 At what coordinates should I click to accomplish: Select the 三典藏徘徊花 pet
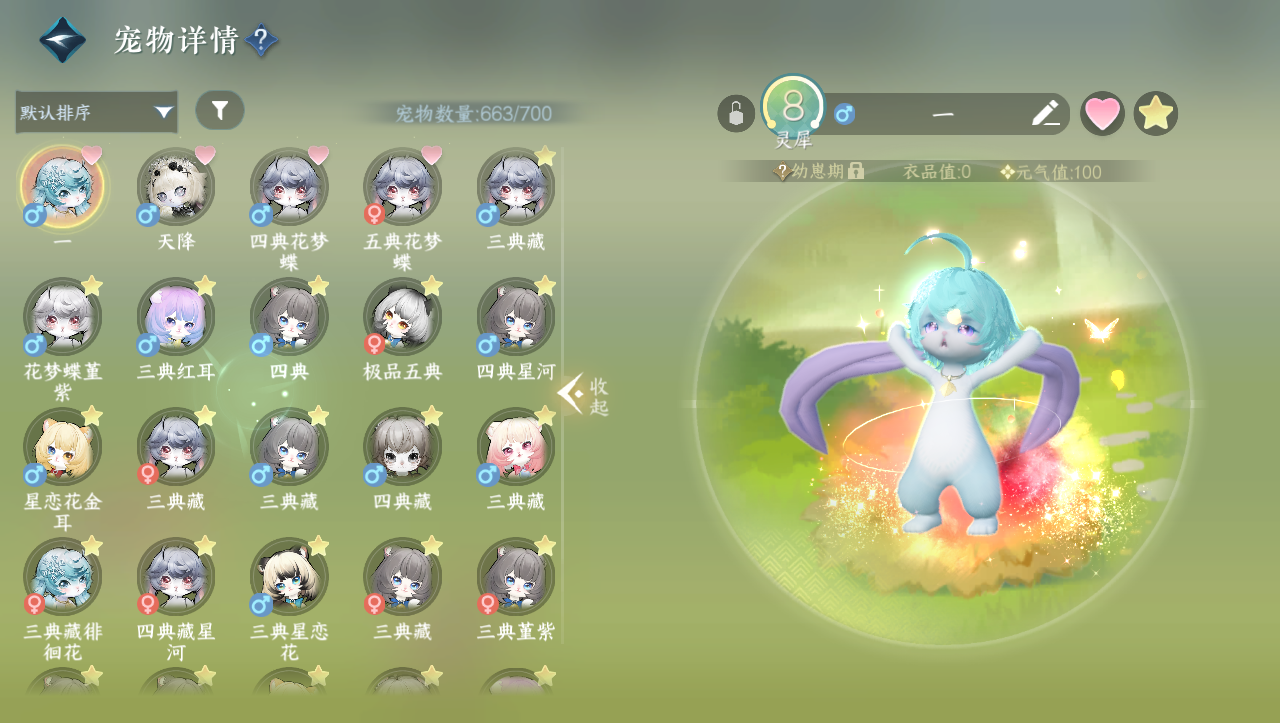[x=62, y=578]
